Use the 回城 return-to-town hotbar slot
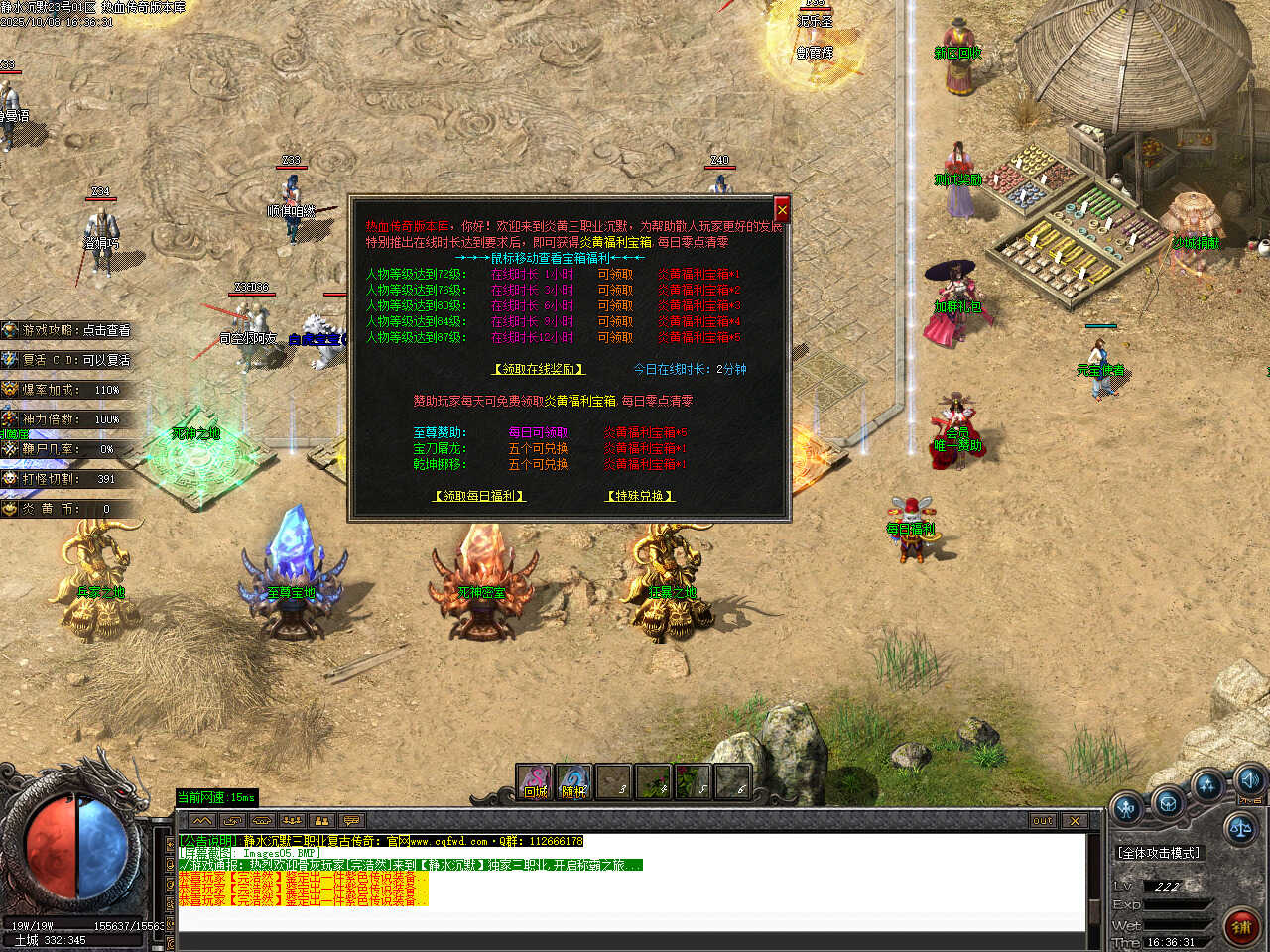 pyautogui.click(x=535, y=781)
